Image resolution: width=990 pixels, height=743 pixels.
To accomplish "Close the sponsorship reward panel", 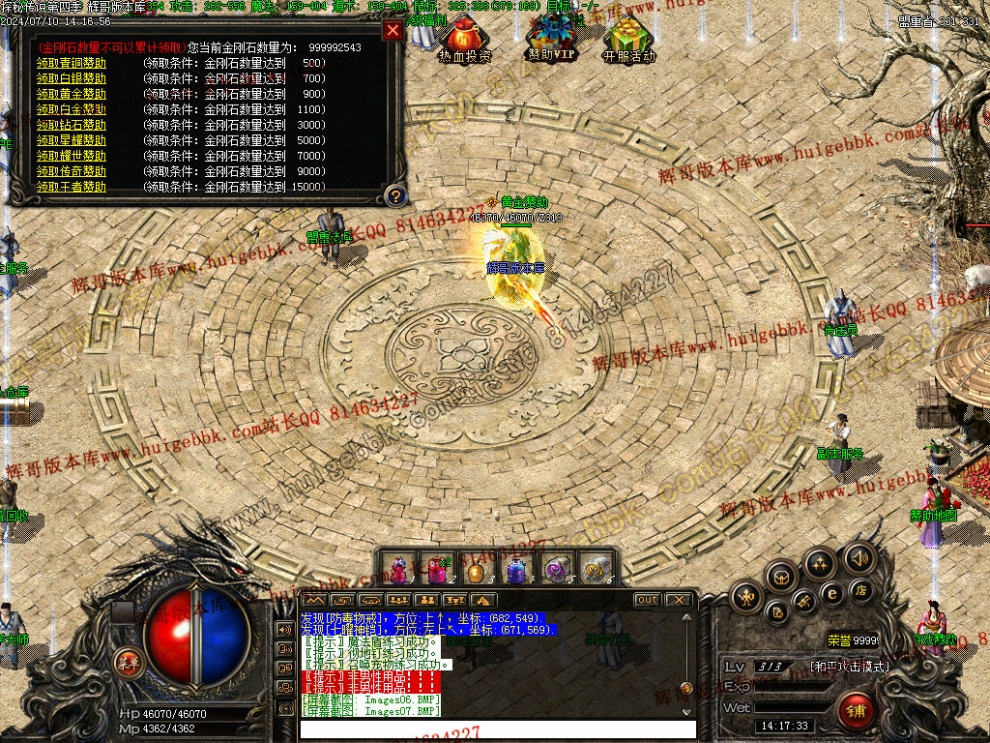I will [x=392, y=30].
